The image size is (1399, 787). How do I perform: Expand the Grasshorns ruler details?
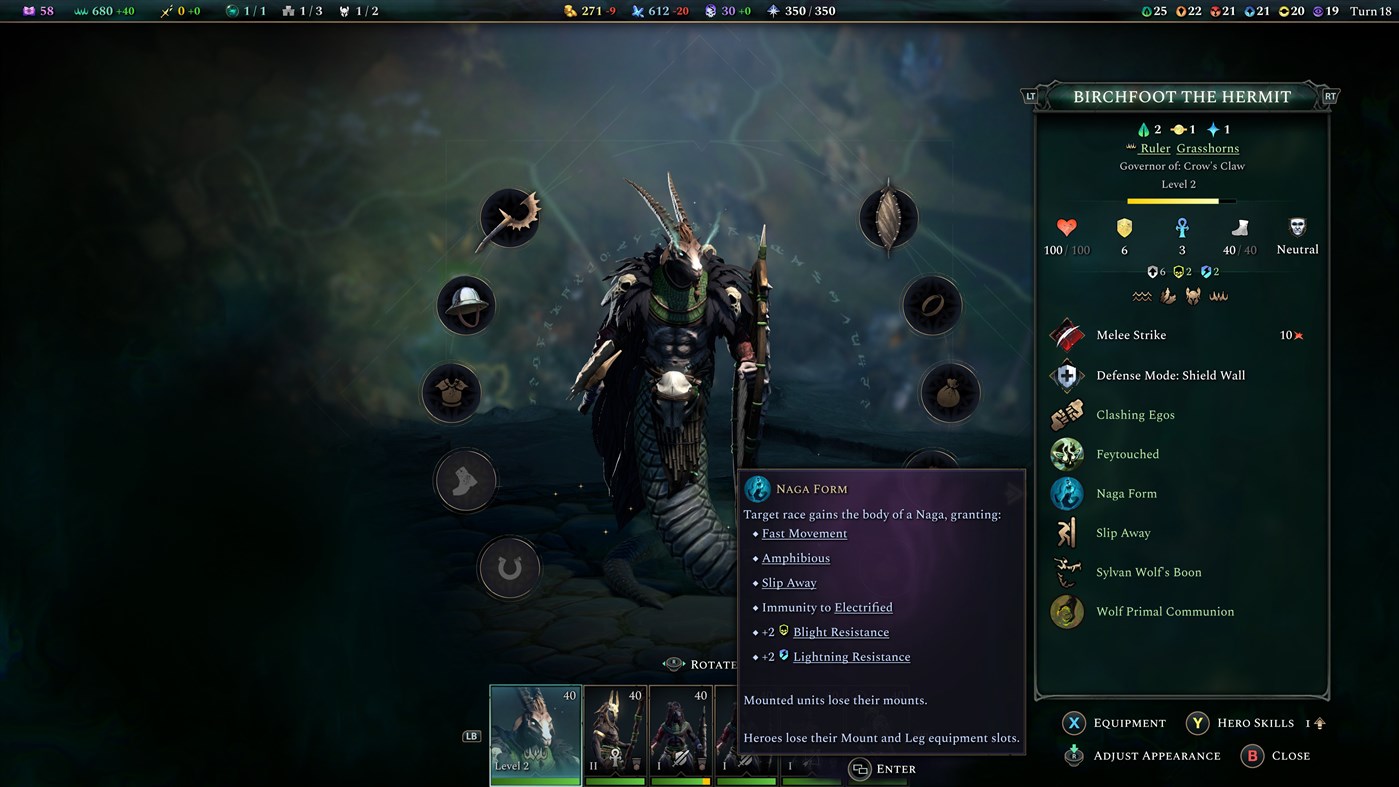(x=1207, y=147)
